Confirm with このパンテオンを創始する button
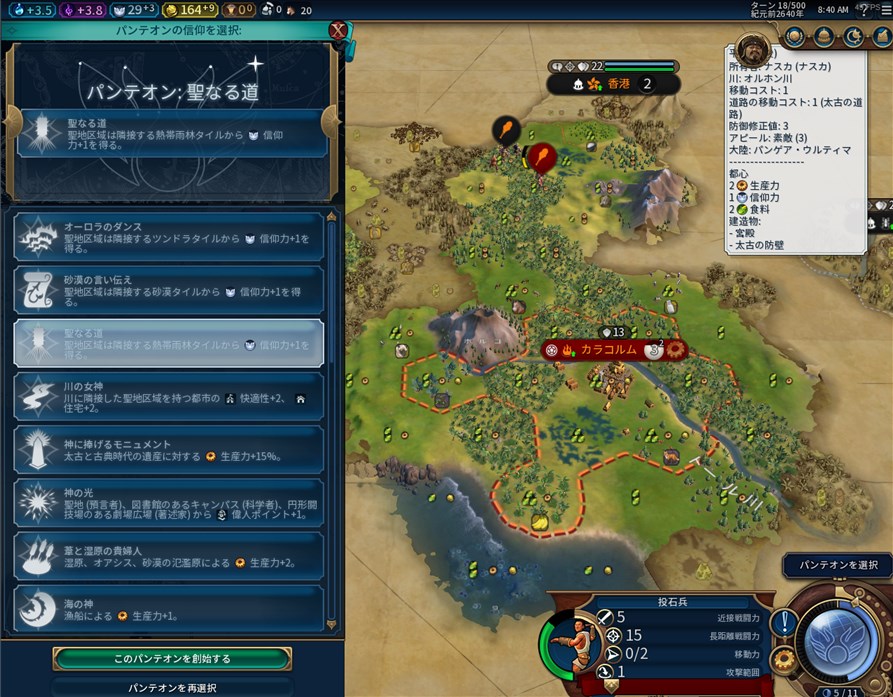This screenshot has height=697, width=893. pyautogui.click(x=172, y=659)
